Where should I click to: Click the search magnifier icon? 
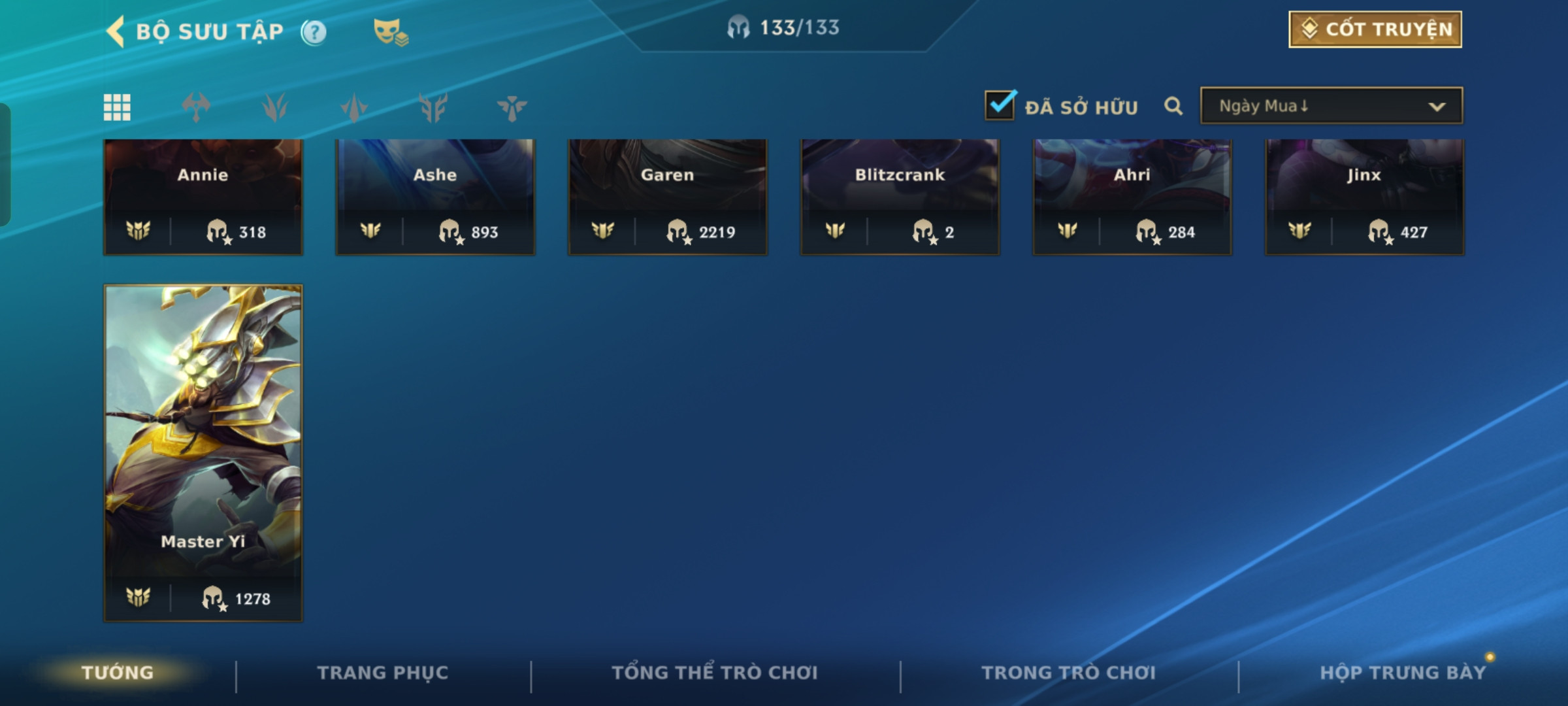(1173, 106)
